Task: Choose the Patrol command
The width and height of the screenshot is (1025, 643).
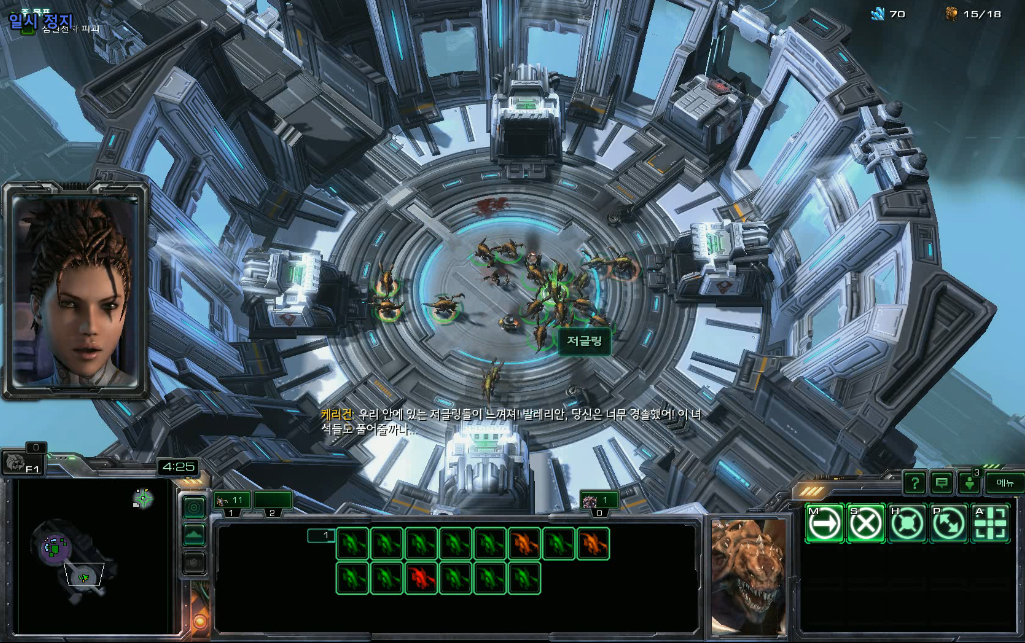Action: [x=949, y=523]
